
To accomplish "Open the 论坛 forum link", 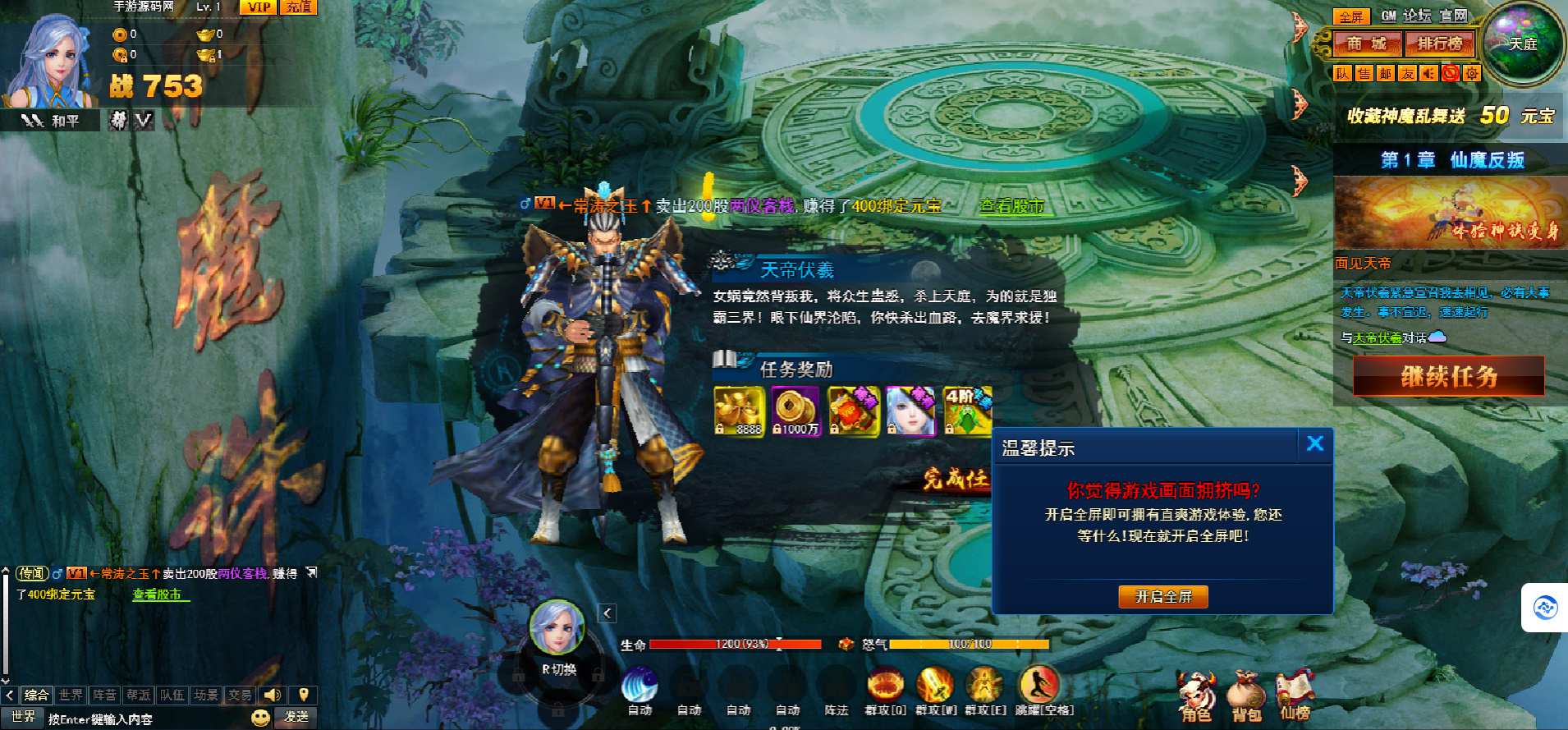I will 1416,16.
